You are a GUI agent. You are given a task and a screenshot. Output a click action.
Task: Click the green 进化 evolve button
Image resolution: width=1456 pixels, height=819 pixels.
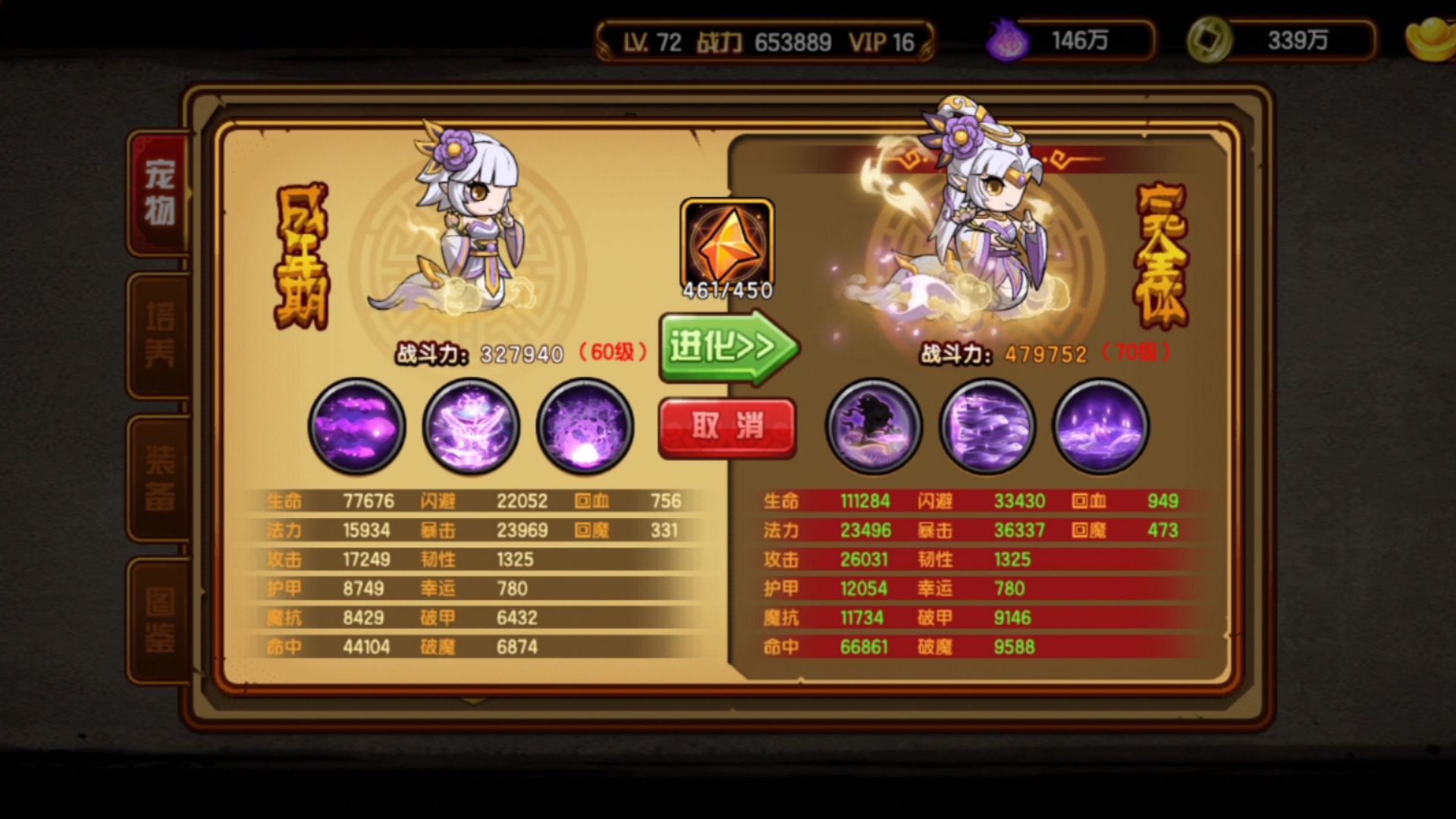pos(726,348)
